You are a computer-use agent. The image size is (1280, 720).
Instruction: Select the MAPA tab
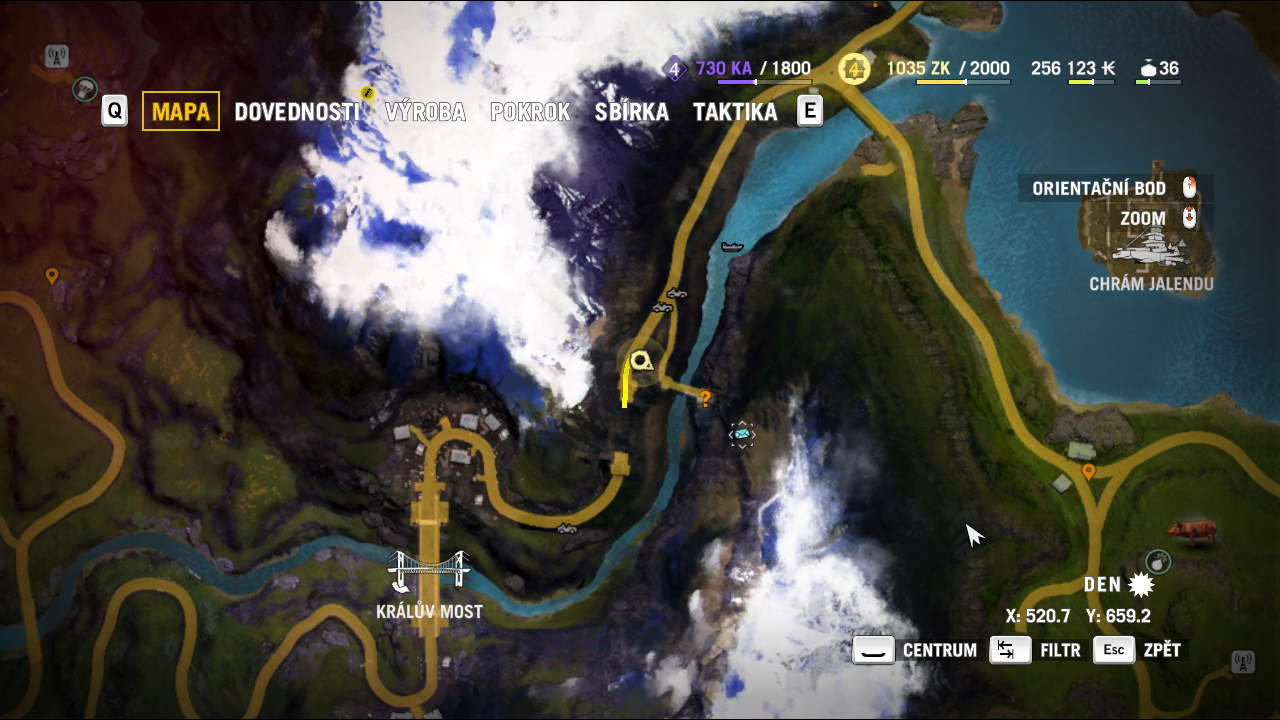tap(181, 112)
